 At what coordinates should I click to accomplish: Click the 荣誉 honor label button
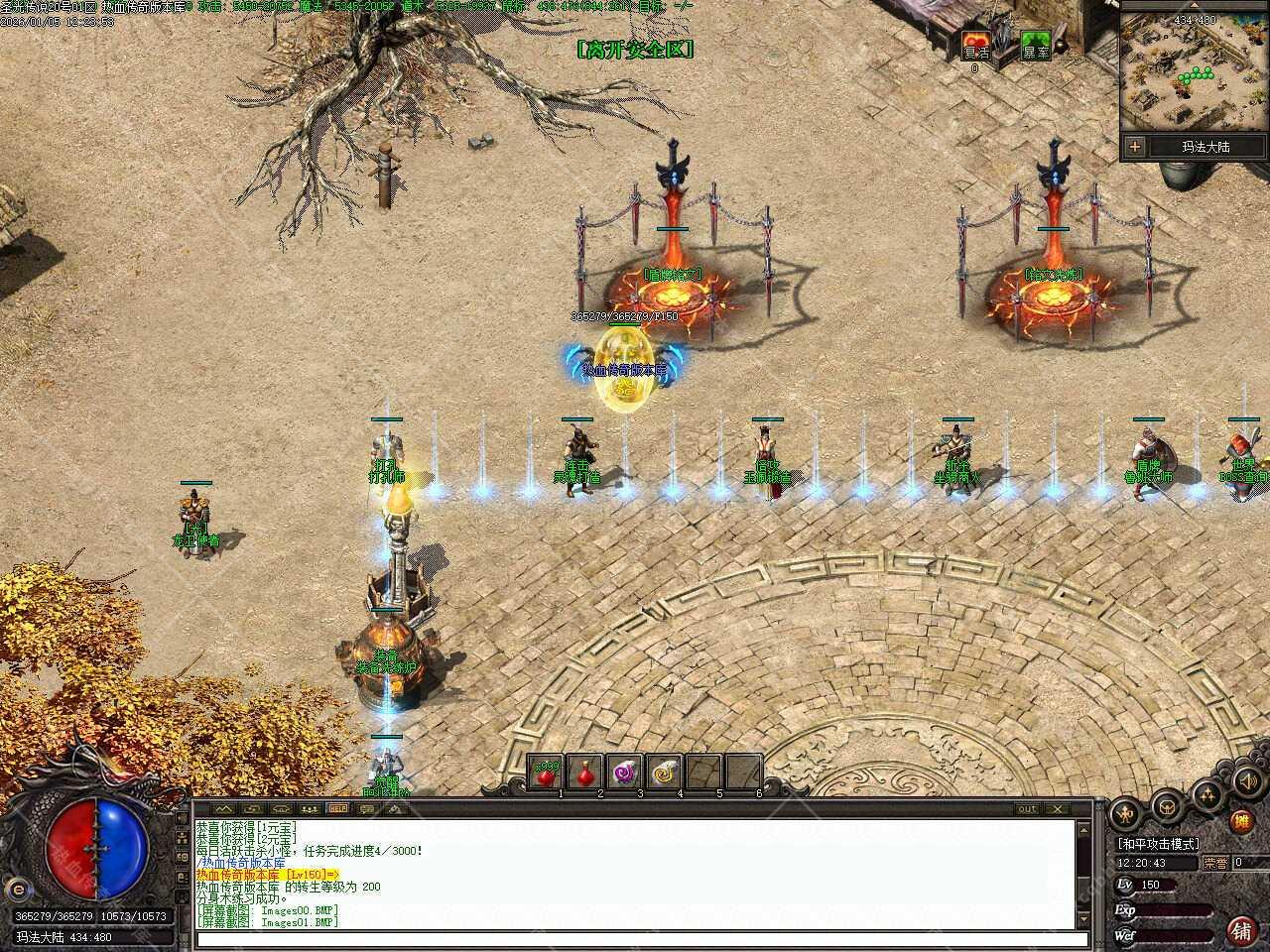click(x=1215, y=864)
